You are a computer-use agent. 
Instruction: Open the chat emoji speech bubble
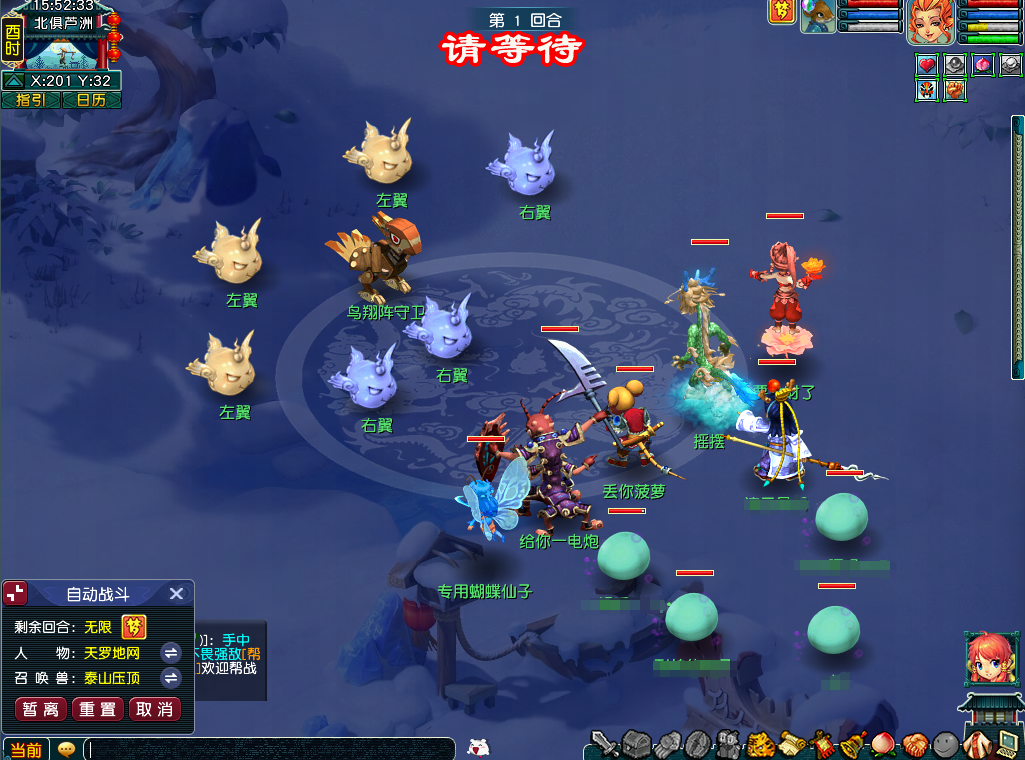tap(66, 749)
